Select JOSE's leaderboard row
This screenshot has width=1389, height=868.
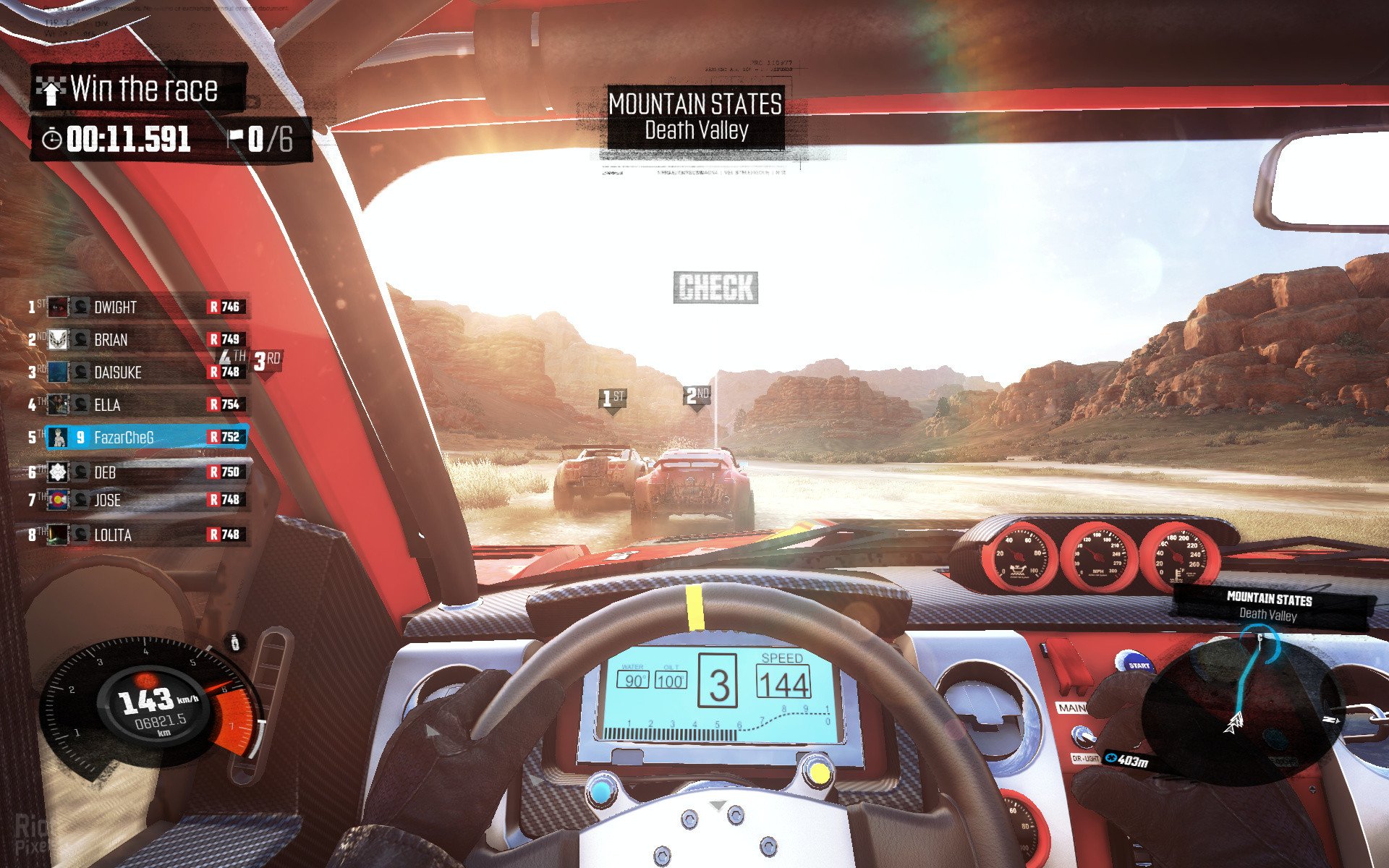(137, 500)
